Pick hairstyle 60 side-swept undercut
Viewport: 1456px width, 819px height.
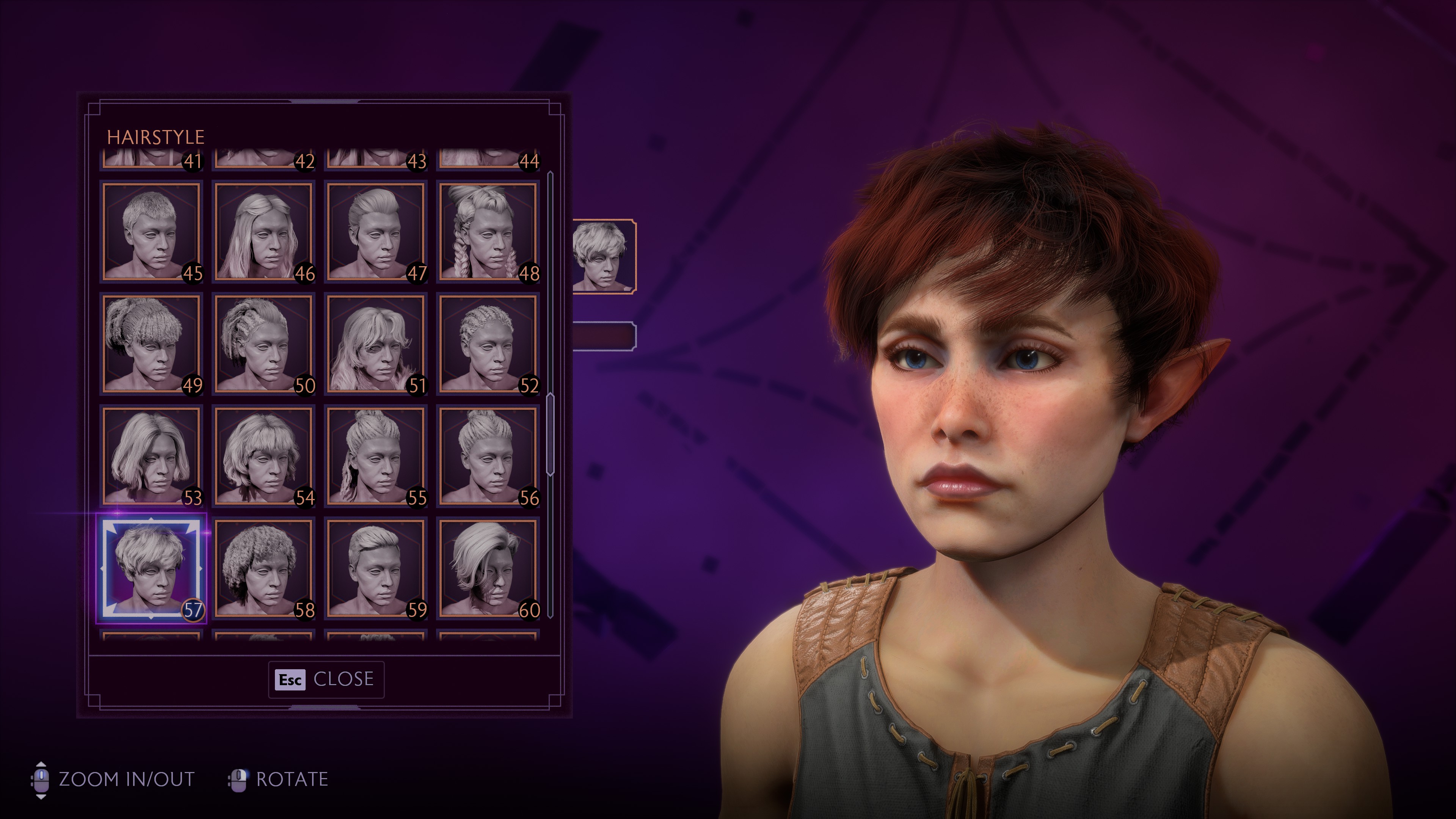(488, 568)
